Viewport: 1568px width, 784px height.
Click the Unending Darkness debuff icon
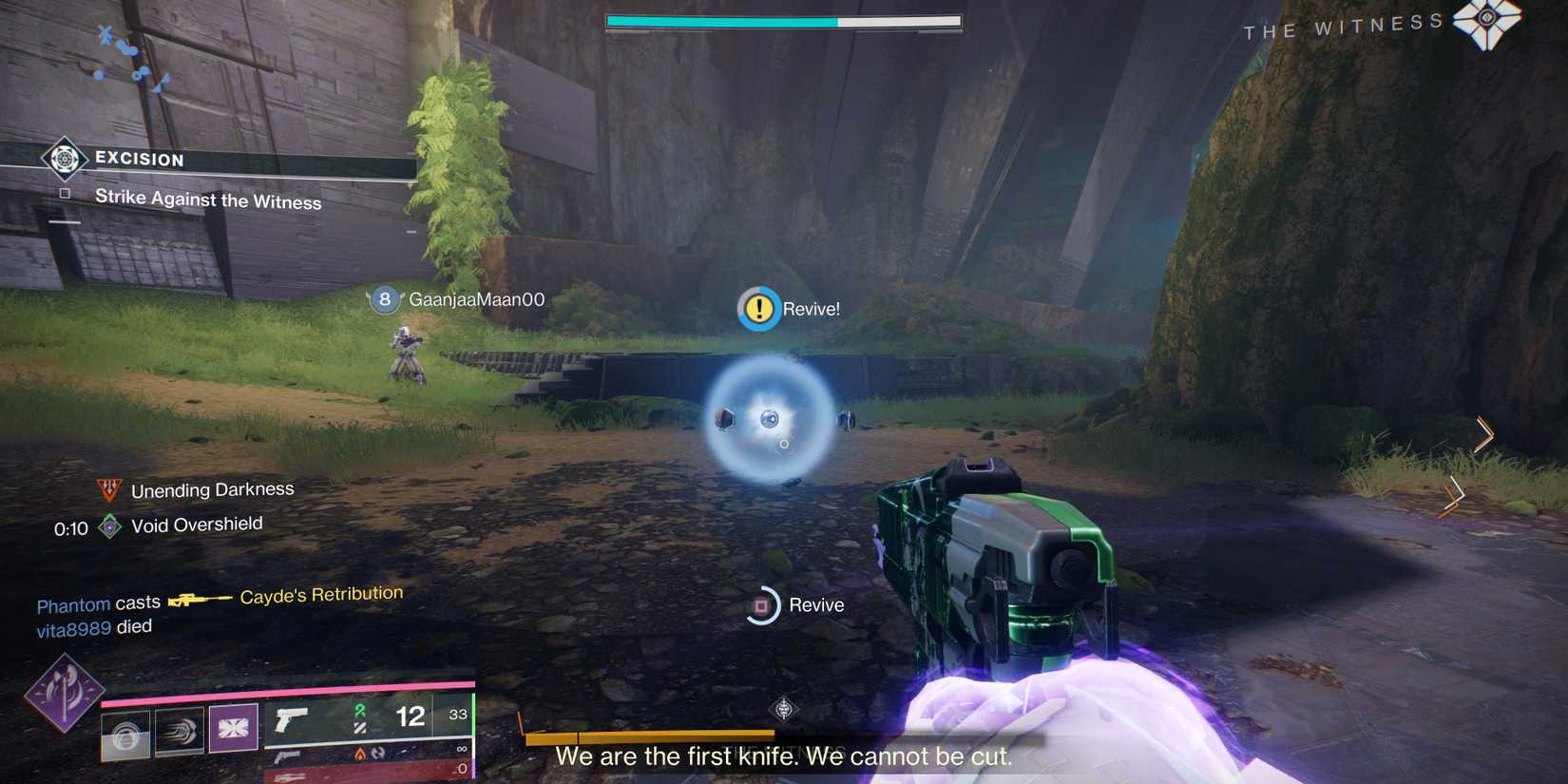(x=109, y=488)
